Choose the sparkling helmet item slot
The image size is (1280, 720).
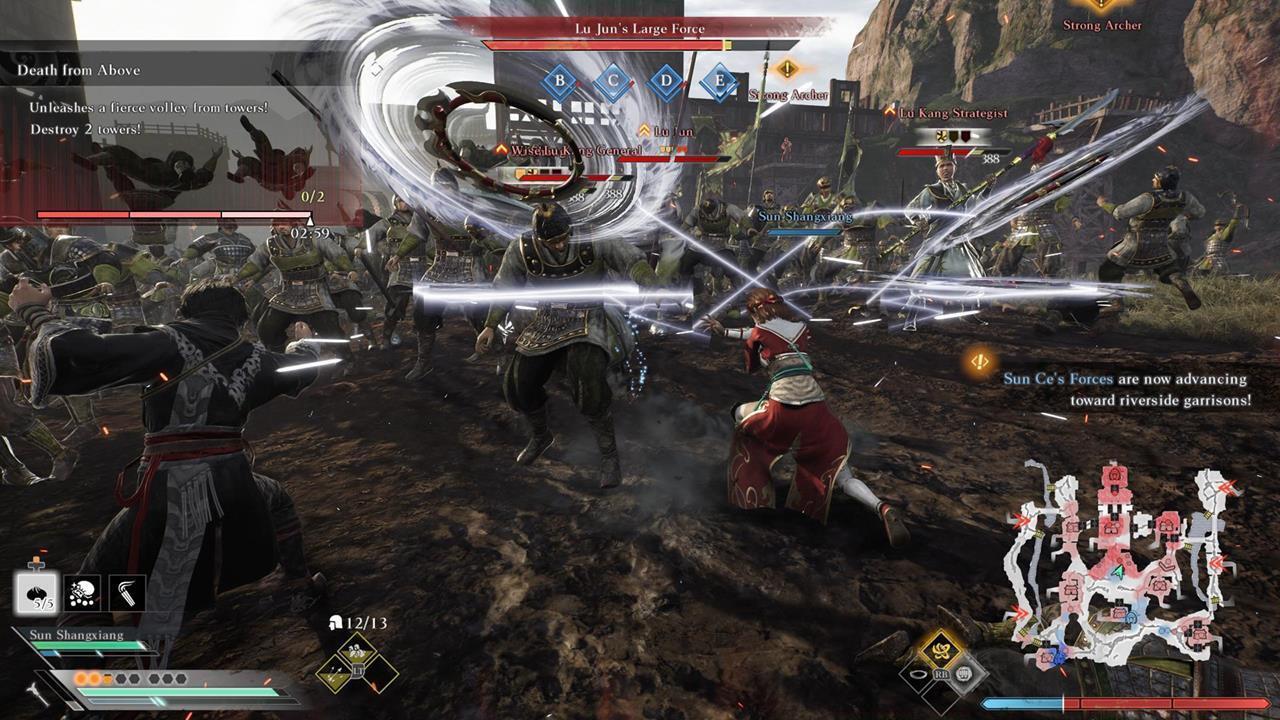tap(82, 593)
